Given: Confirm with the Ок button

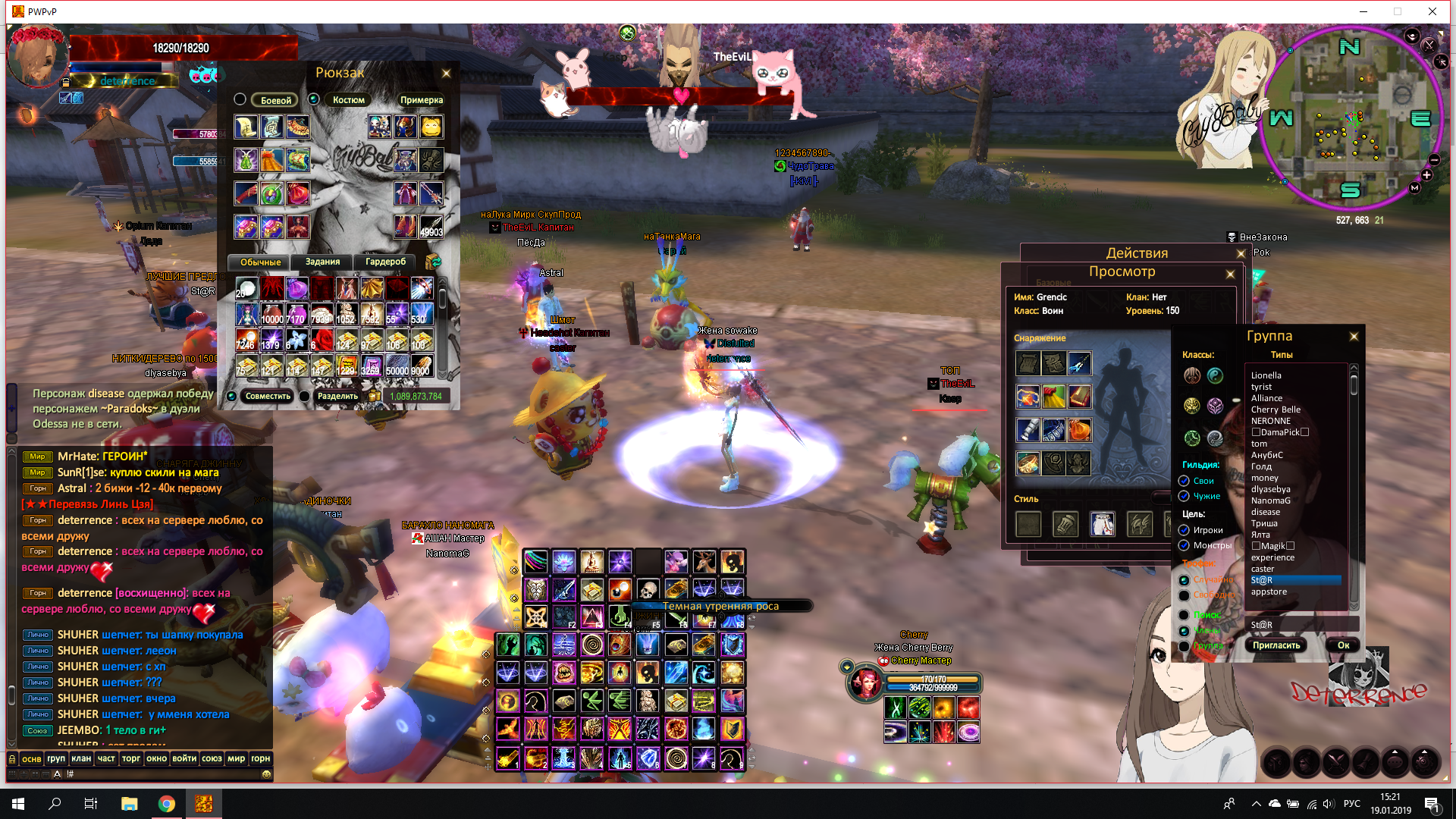Looking at the screenshot, I should [1343, 645].
